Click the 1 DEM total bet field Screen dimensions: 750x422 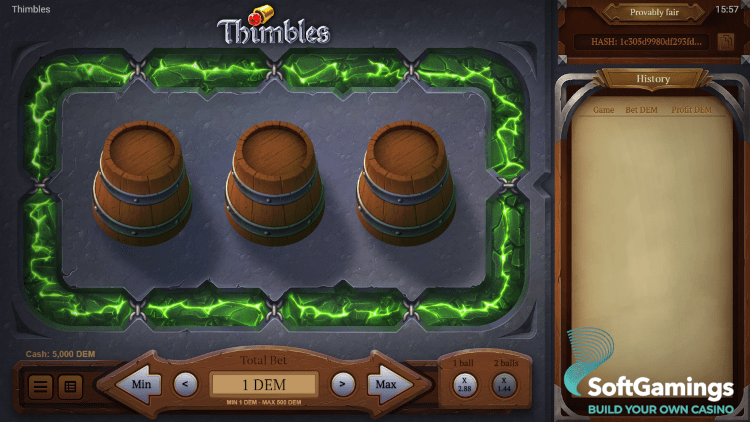coord(264,384)
